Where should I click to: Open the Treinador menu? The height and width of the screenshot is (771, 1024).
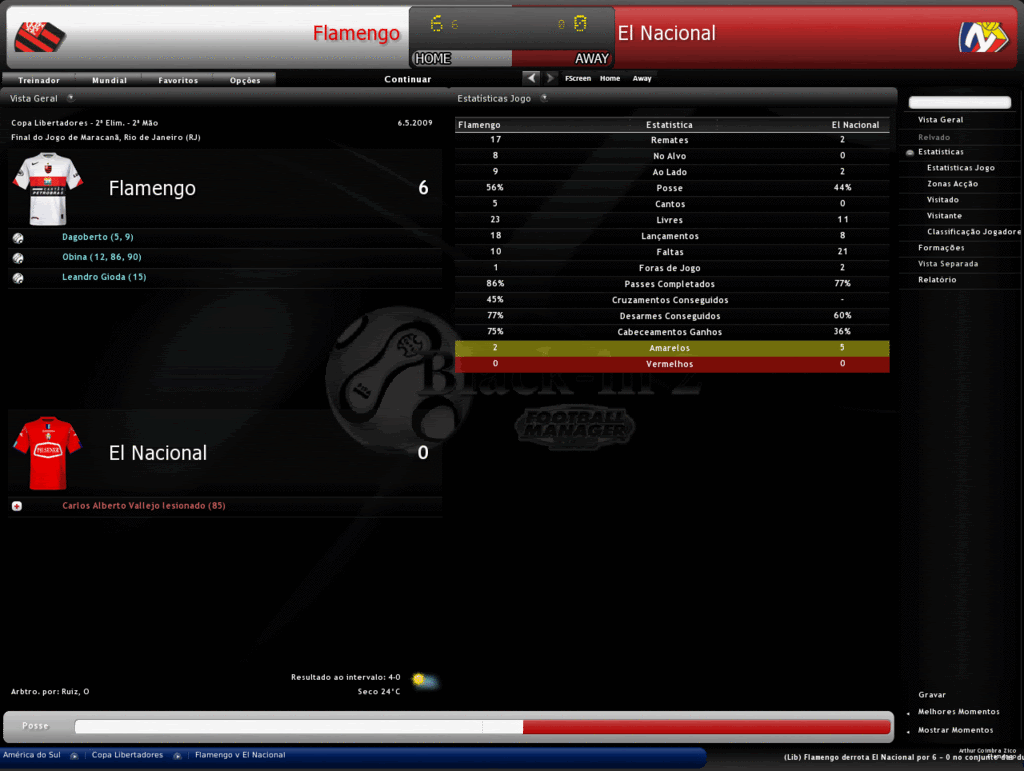click(x=39, y=80)
